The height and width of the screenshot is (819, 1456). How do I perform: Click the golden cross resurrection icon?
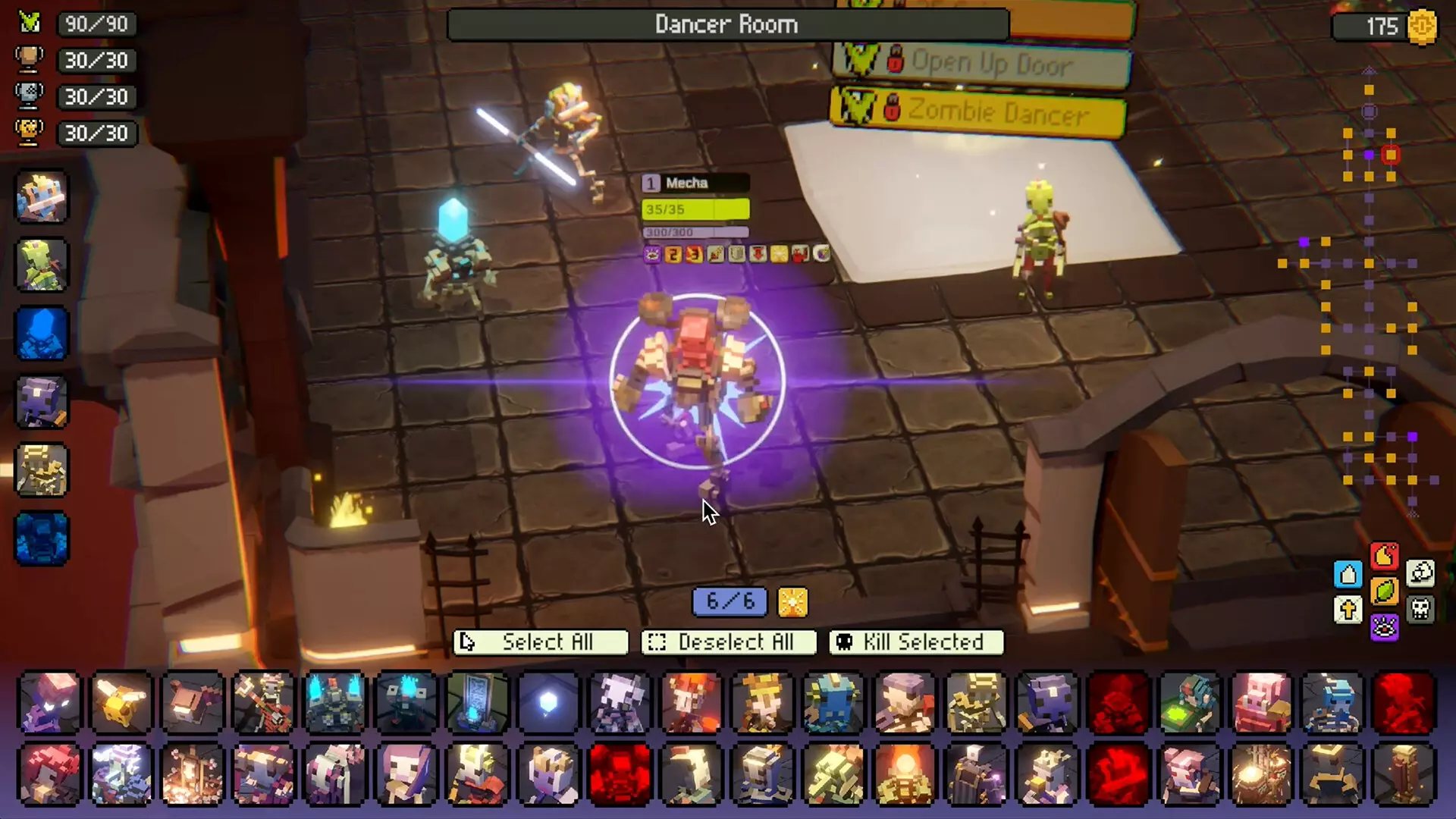click(x=1348, y=609)
